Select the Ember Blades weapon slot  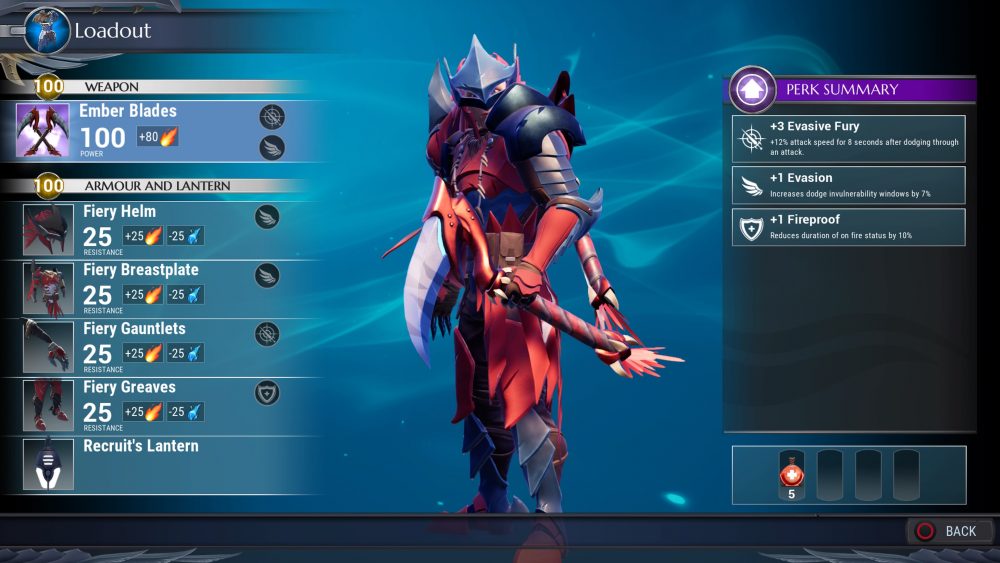click(x=150, y=130)
